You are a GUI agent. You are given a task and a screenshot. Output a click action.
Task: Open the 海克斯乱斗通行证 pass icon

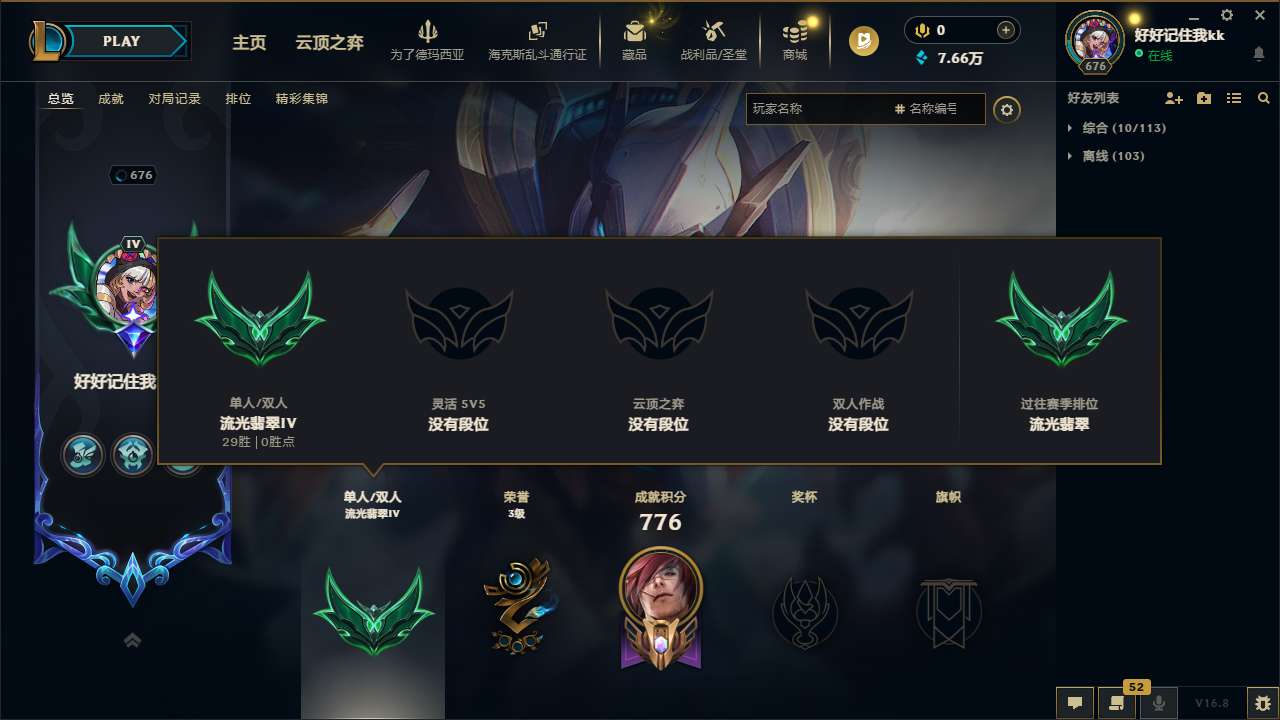tap(537, 31)
